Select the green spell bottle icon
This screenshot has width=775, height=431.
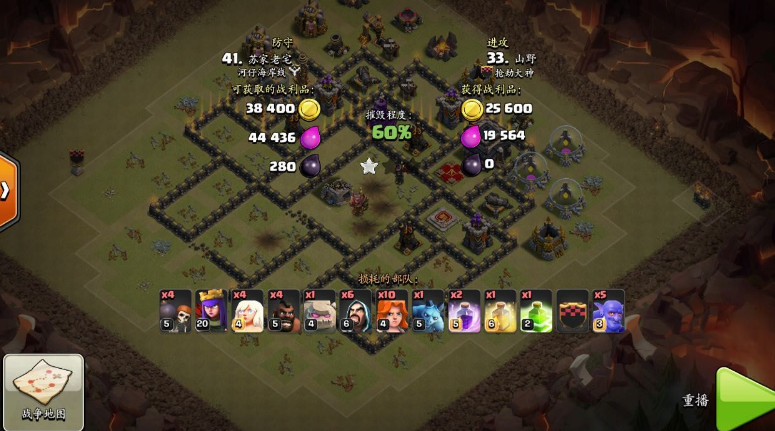tap(536, 312)
